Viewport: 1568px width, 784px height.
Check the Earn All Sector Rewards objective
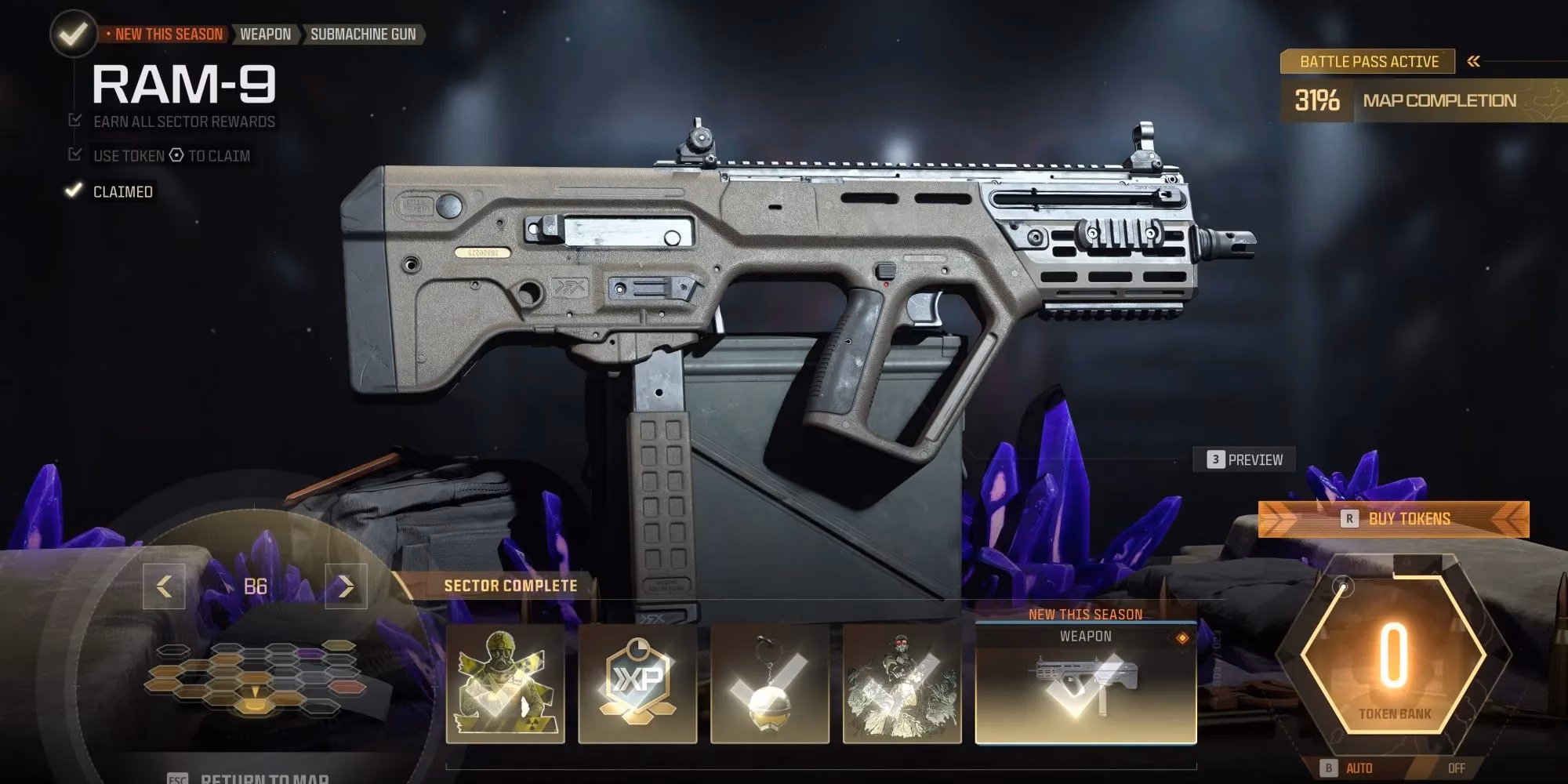coord(74,122)
